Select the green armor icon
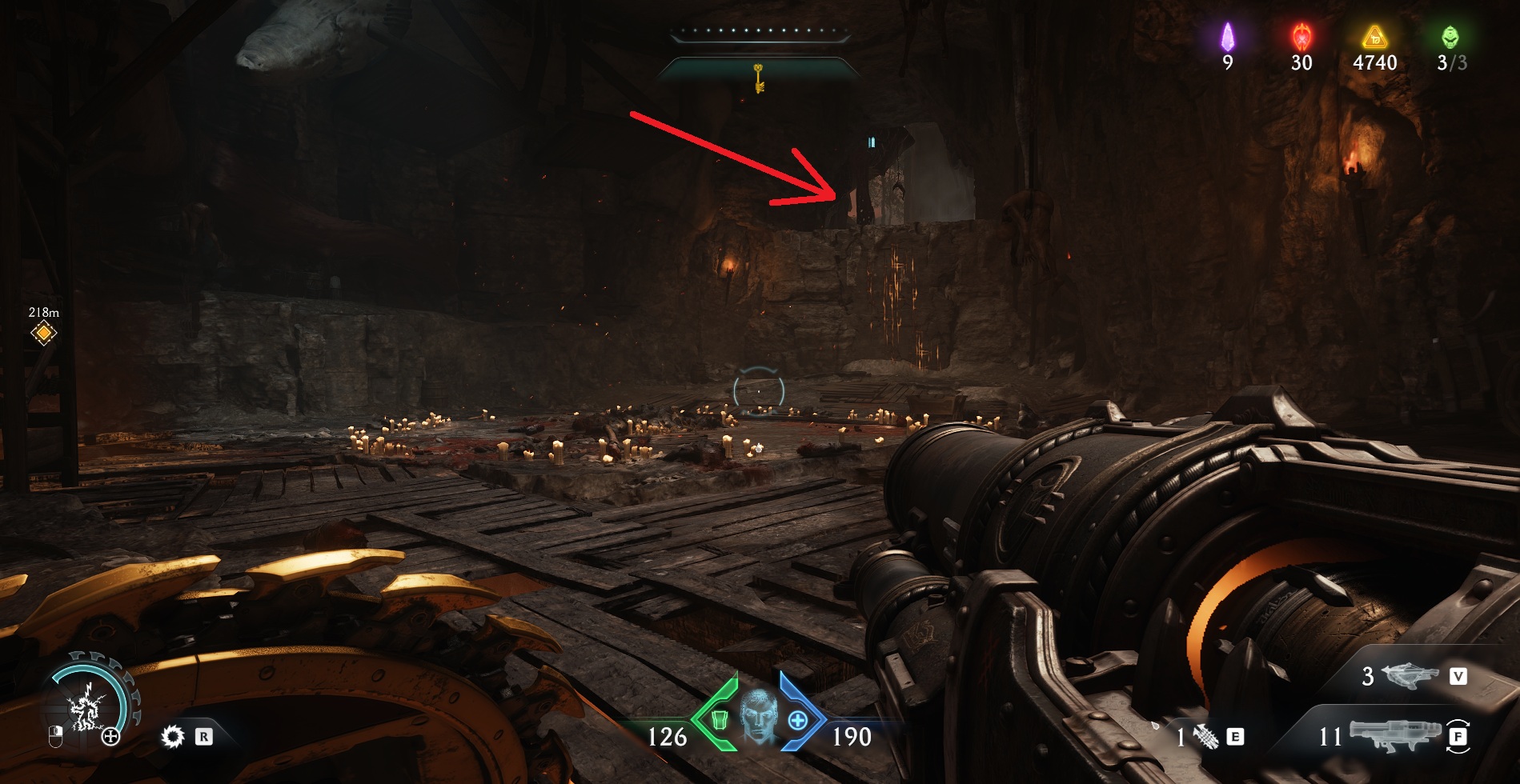Image resolution: width=1520 pixels, height=784 pixels. coord(718,721)
